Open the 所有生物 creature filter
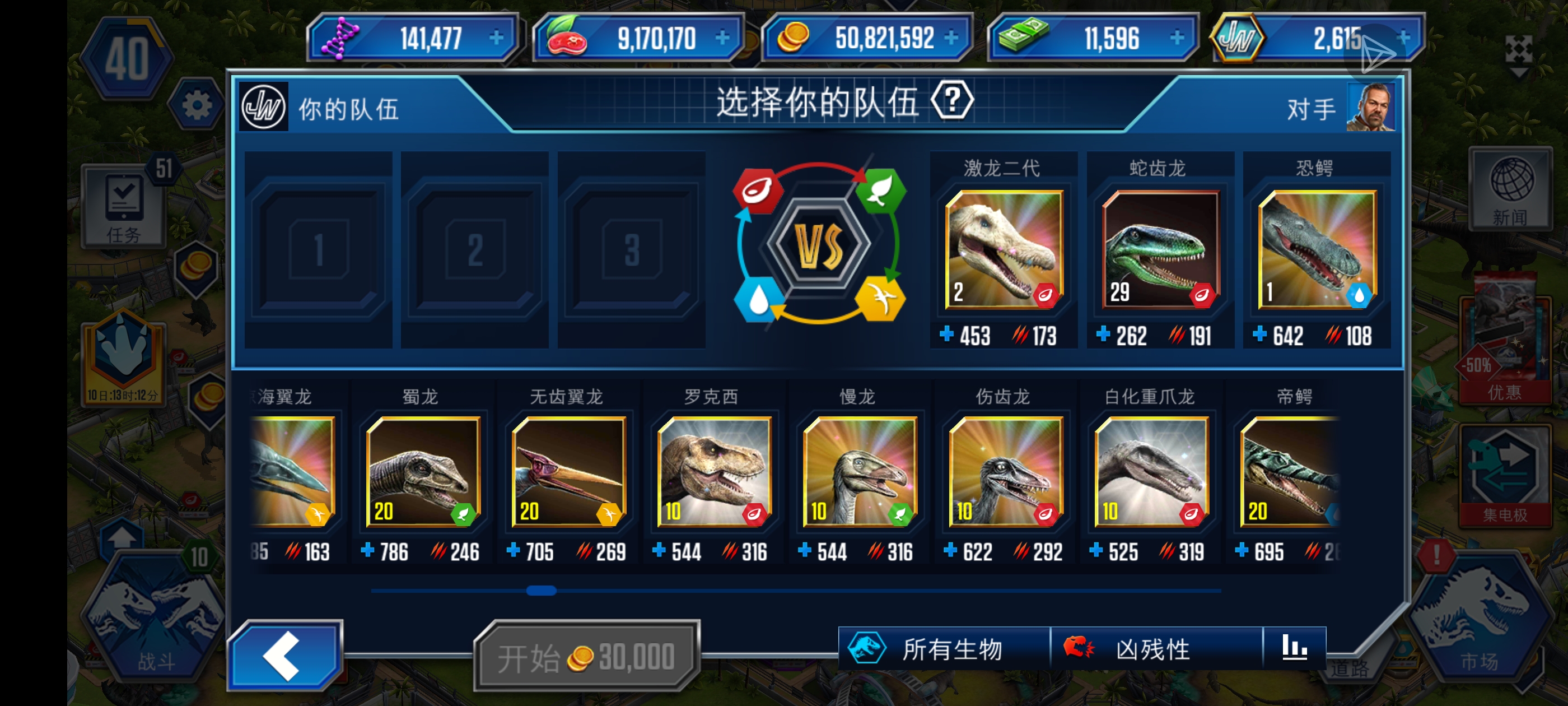 coord(944,649)
